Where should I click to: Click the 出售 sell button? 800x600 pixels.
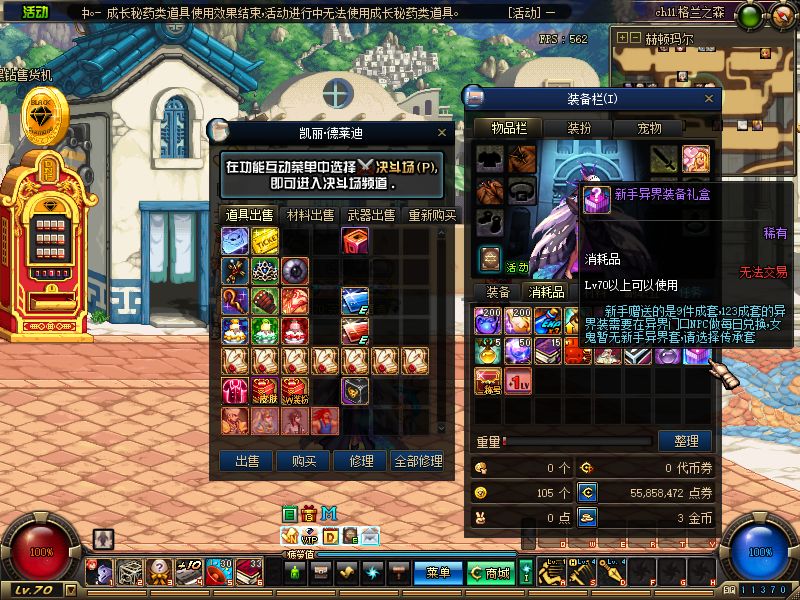pos(246,461)
